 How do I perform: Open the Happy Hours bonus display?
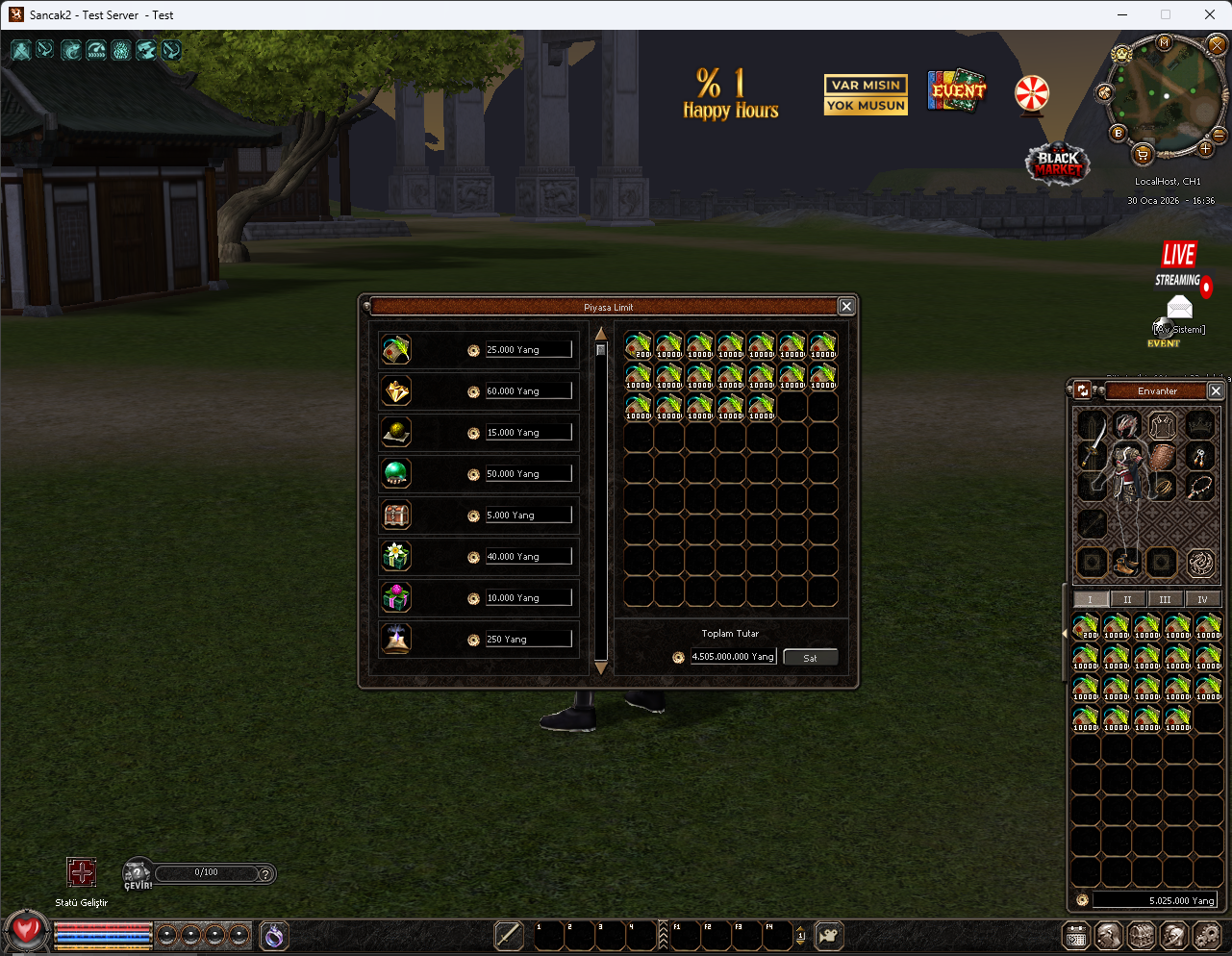[730, 94]
